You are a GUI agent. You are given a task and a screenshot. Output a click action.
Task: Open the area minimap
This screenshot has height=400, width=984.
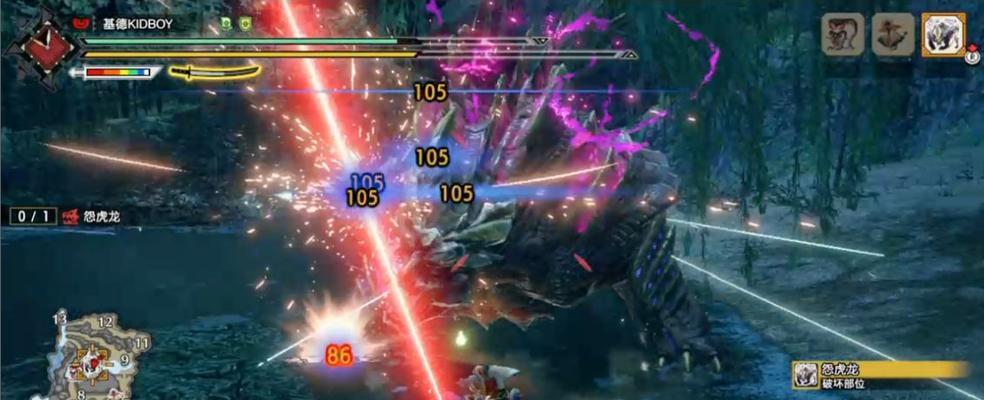pyautogui.click(x=97, y=356)
